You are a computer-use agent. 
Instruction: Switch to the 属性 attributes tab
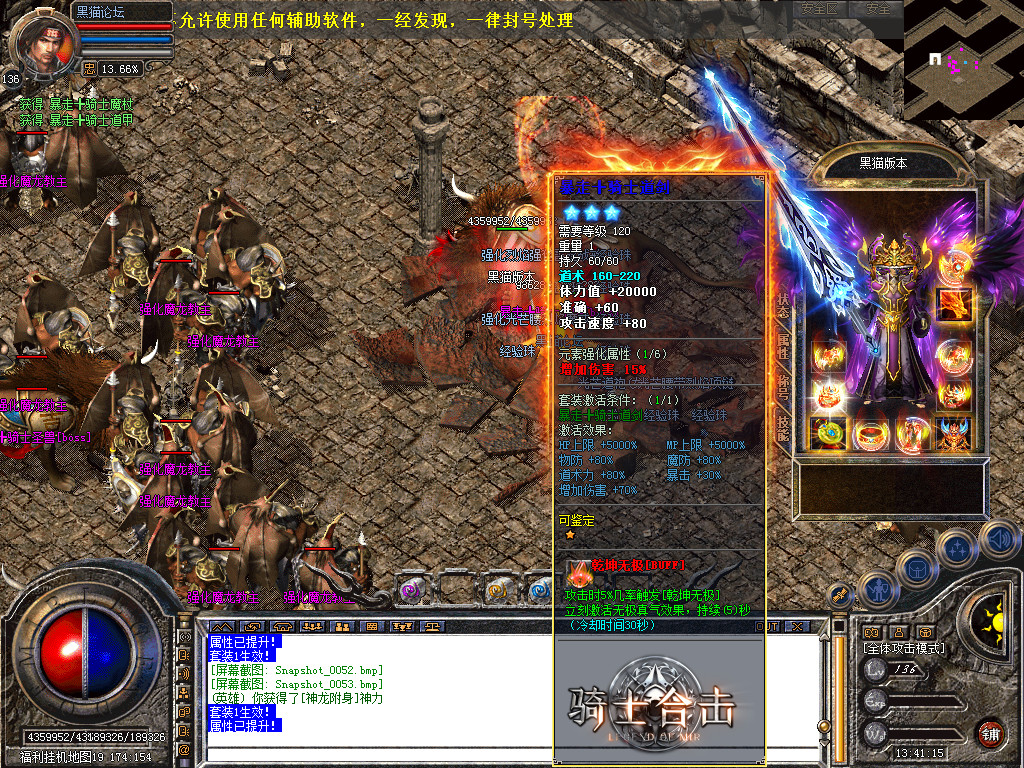tap(783, 345)
